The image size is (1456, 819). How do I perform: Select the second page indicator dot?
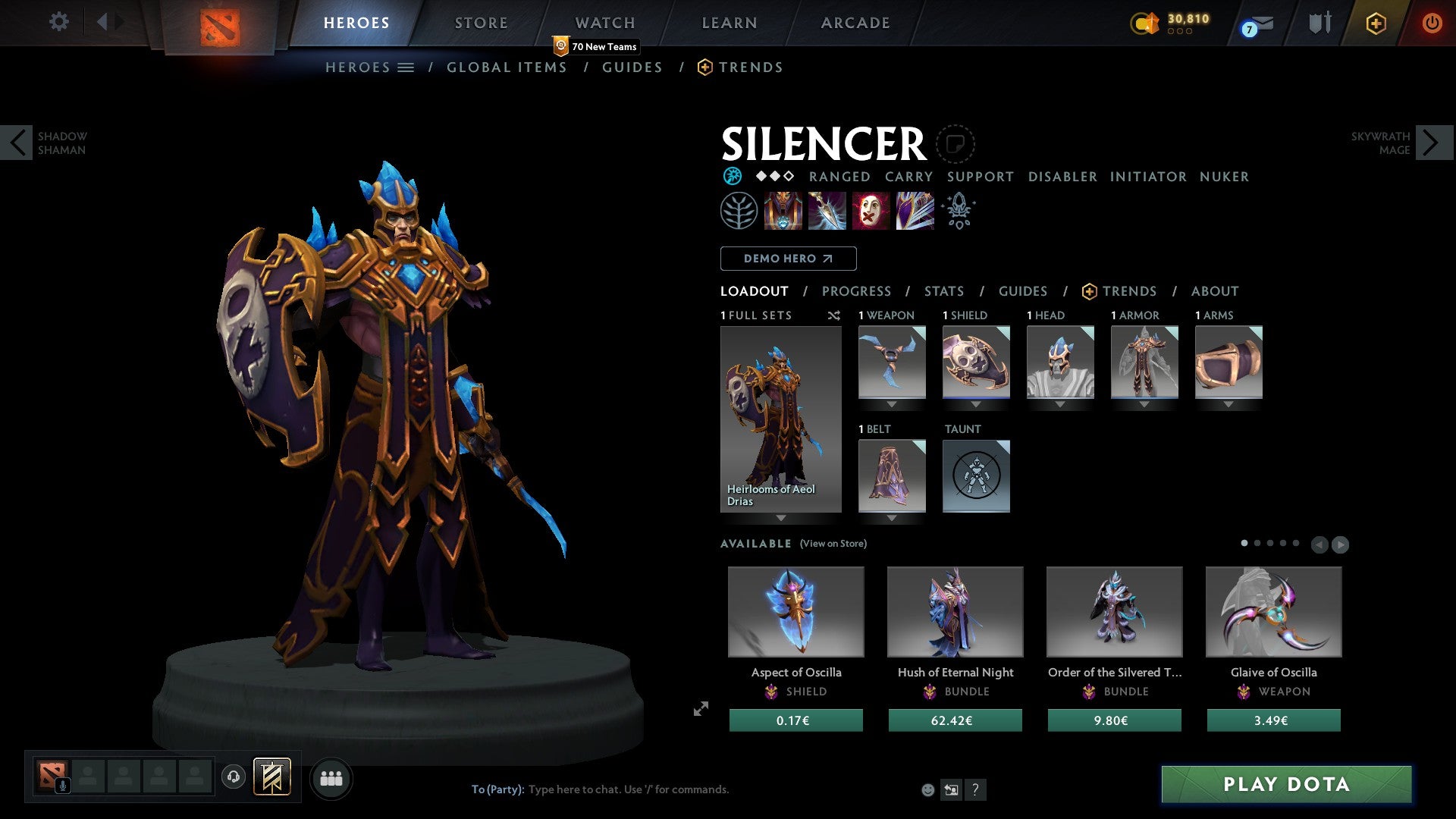[1257, 543]
